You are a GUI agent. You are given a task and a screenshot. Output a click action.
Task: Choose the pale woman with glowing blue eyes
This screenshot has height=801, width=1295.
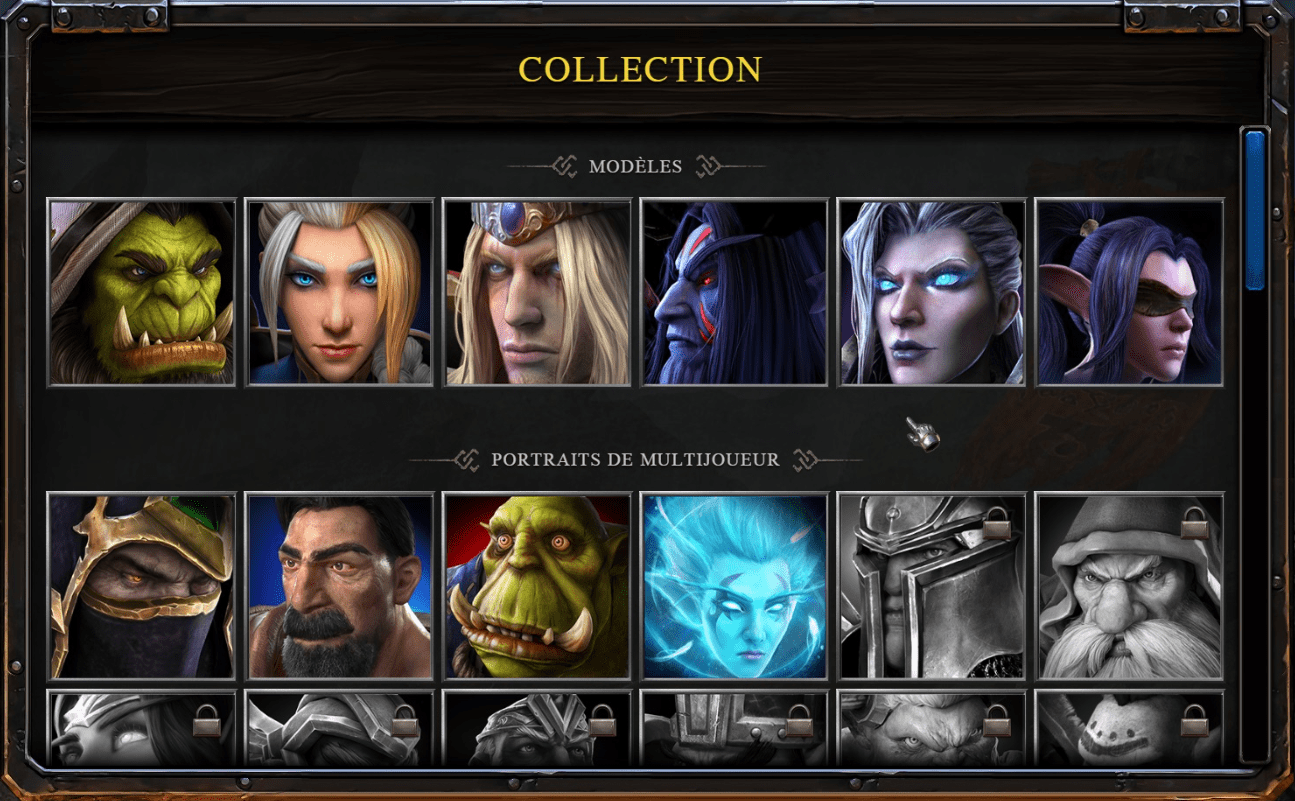(932, 292)
